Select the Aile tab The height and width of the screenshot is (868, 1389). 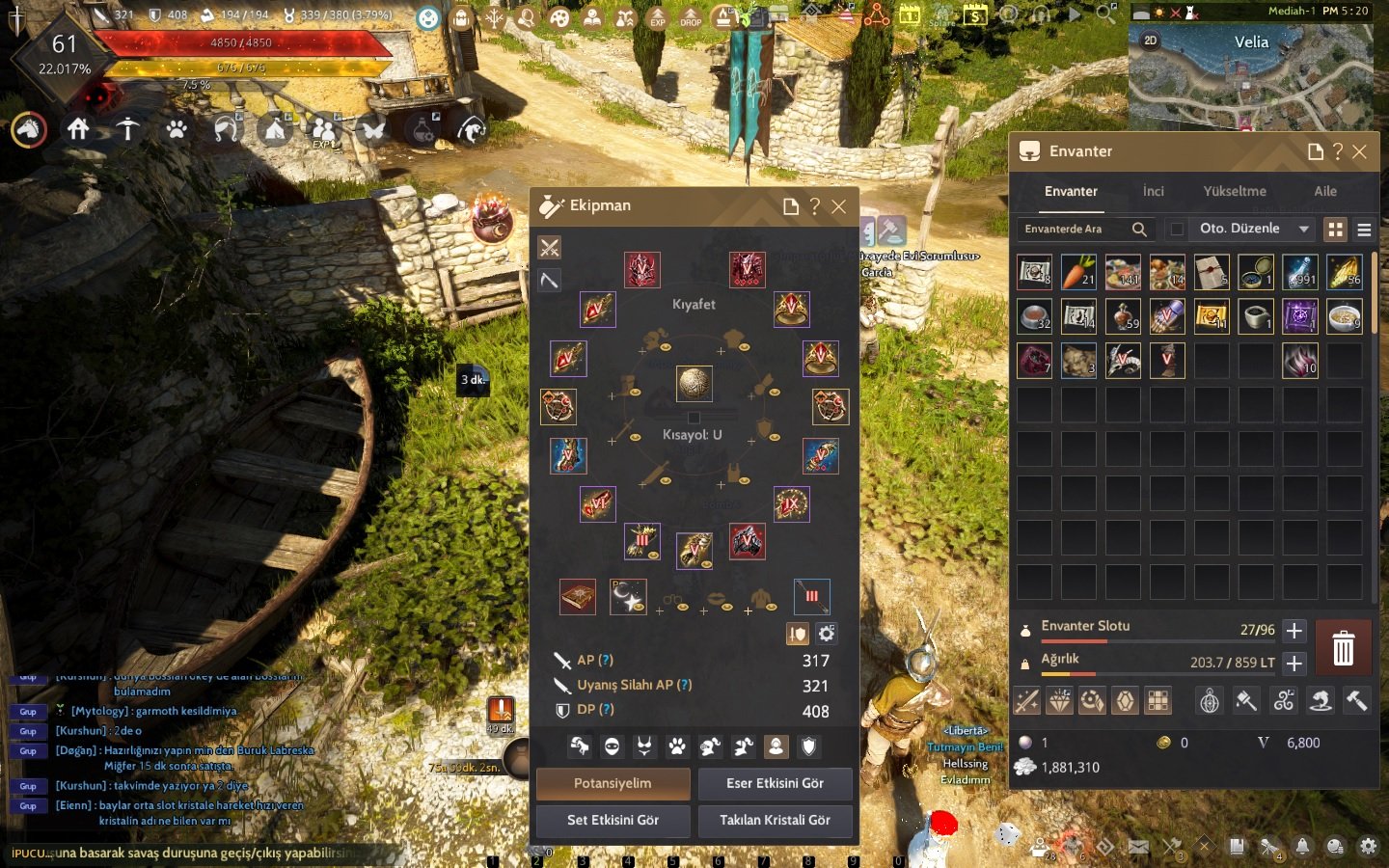tap(1325, 191)
